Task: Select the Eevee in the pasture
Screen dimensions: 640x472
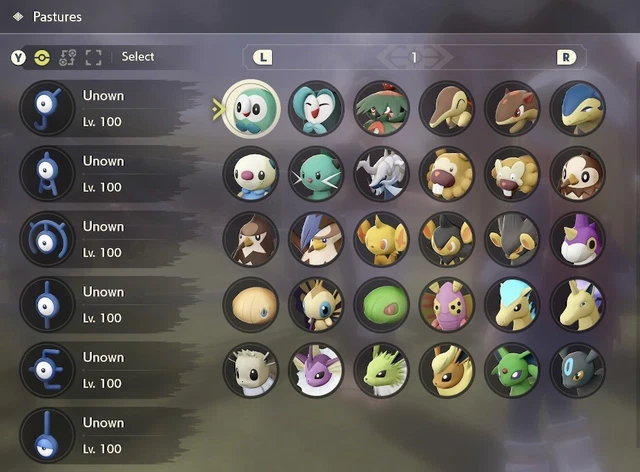Action: click(250, 370)
